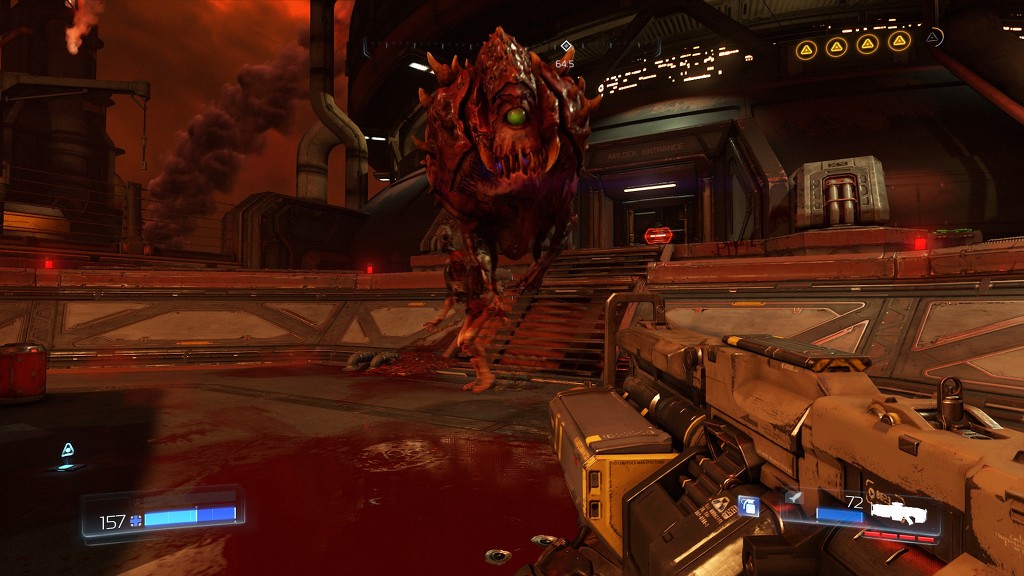Click the grey triangle icon beside the yellow ones
Viewport: 1024px width, 576px height.
point(933,37)
